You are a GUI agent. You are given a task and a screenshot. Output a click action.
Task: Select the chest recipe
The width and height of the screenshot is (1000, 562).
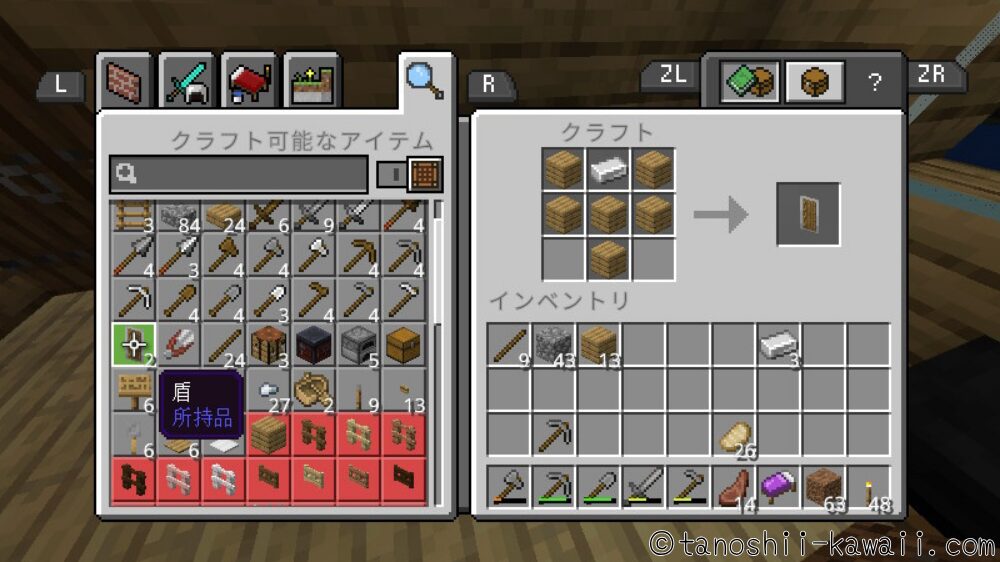(403, 344)
